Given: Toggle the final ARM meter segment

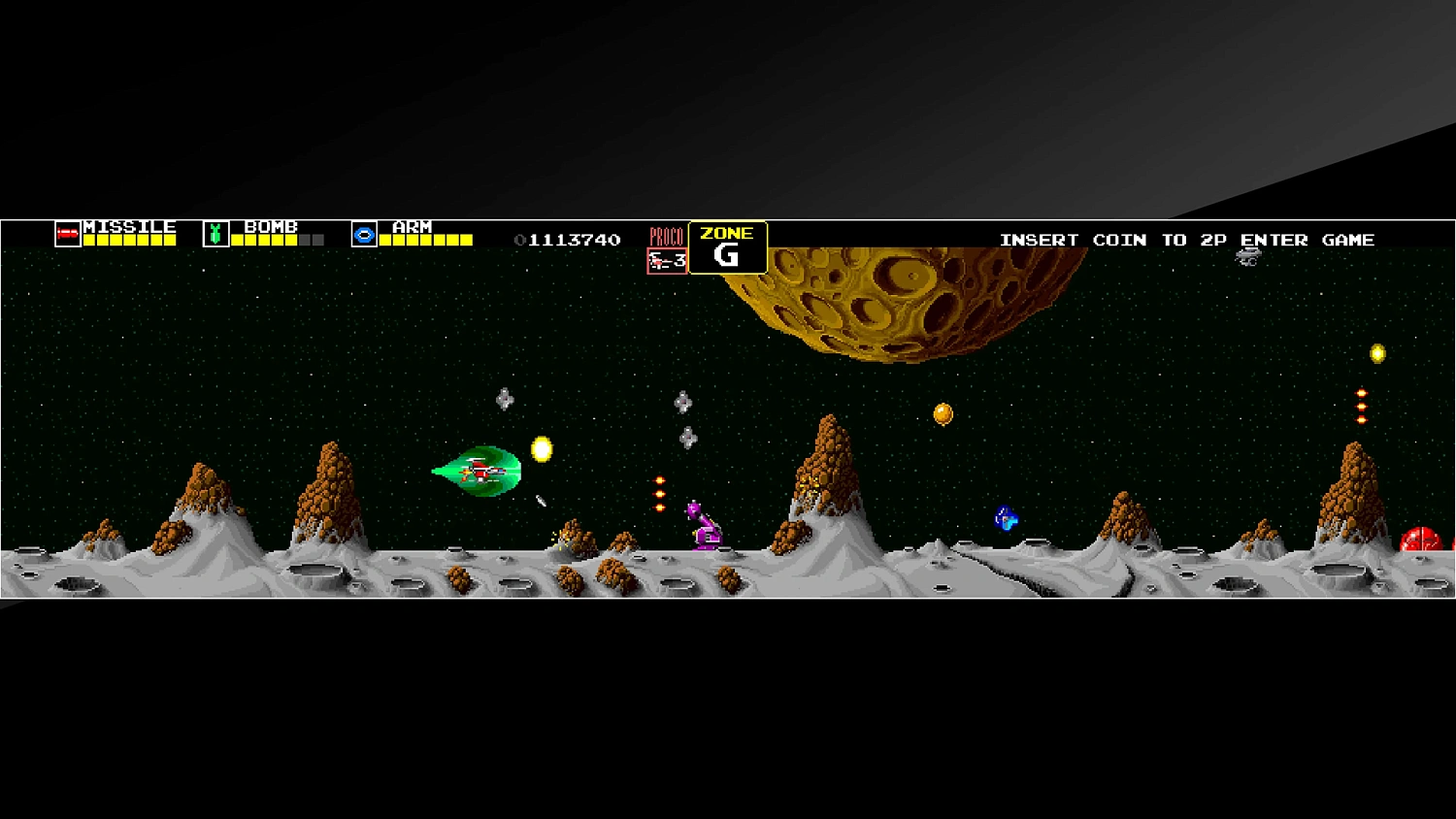Looking at the screenshot, I should point(465,239).
